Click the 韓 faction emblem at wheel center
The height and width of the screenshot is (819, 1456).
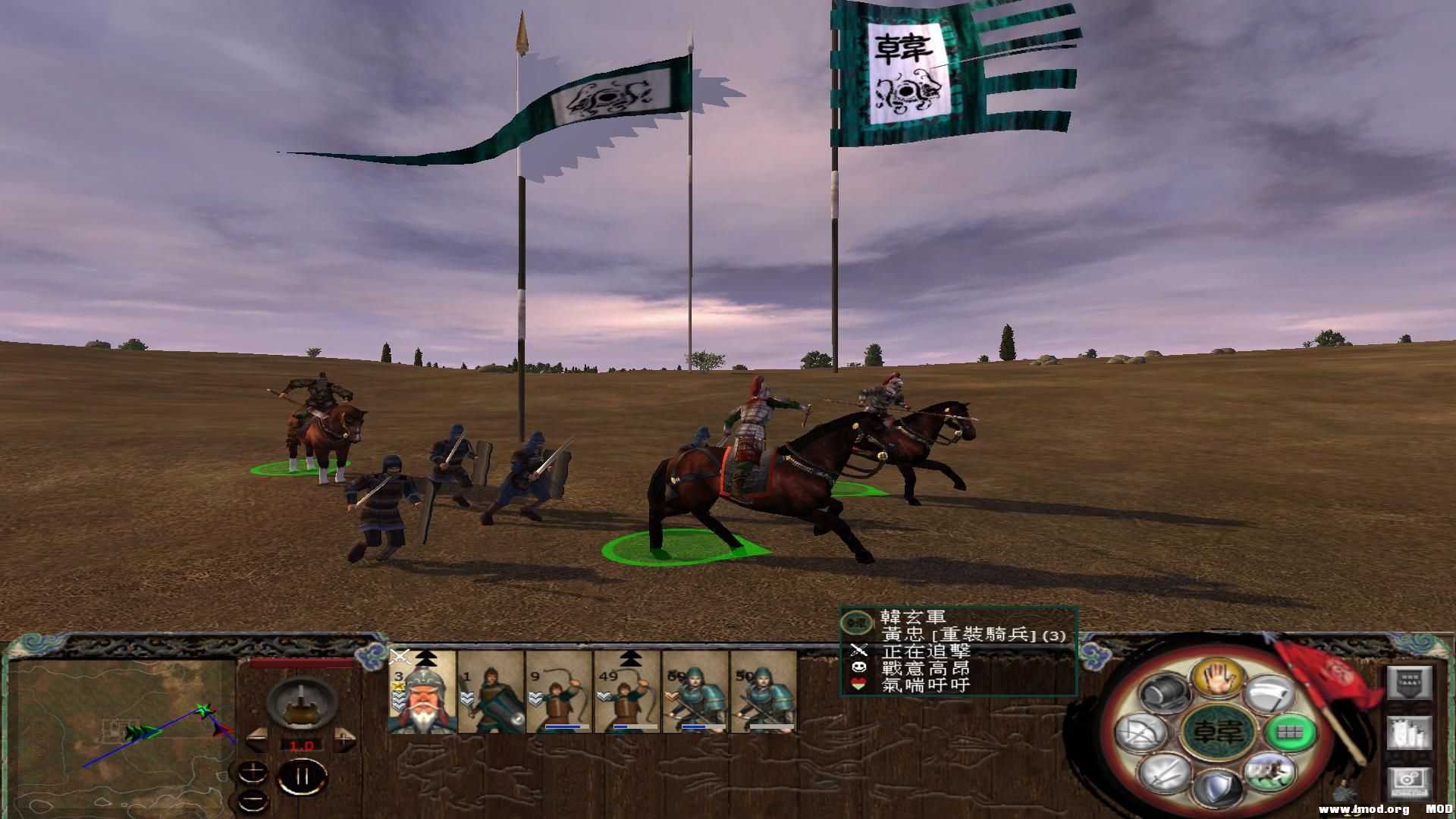click(1218, 733)
